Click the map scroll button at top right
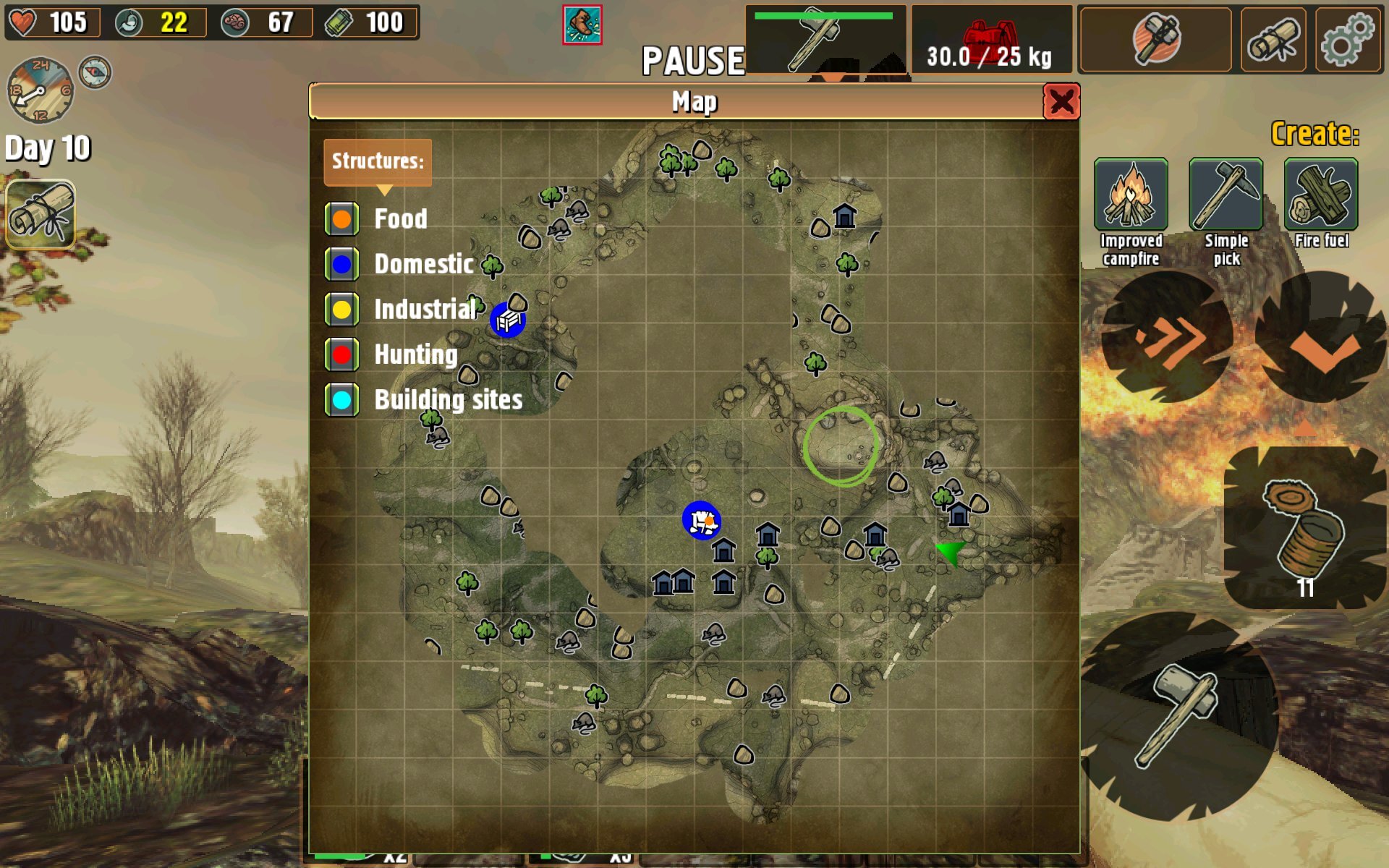 [x=1273, y=40]
